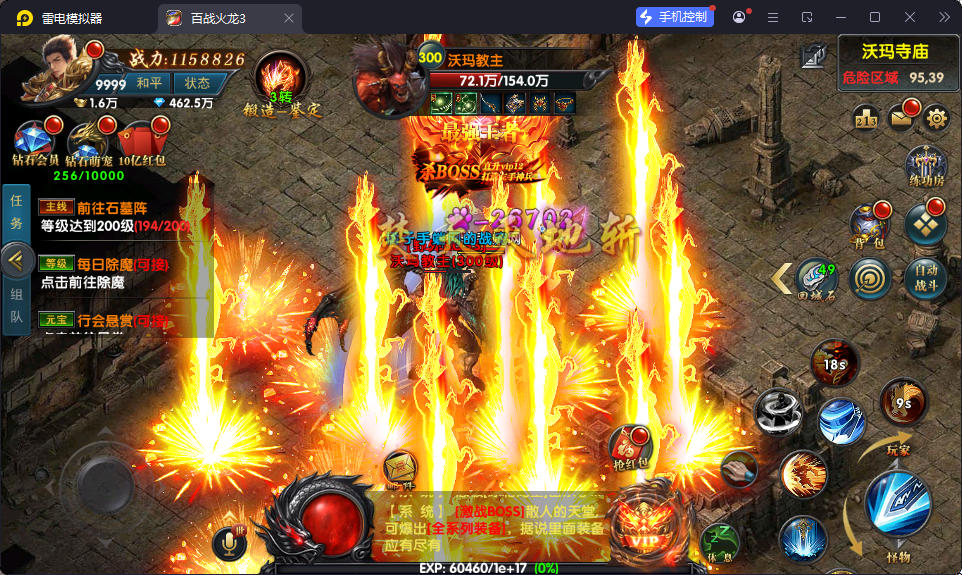Open the mail envelope icon
Viewport: 962px width, 575px height.
901,118
